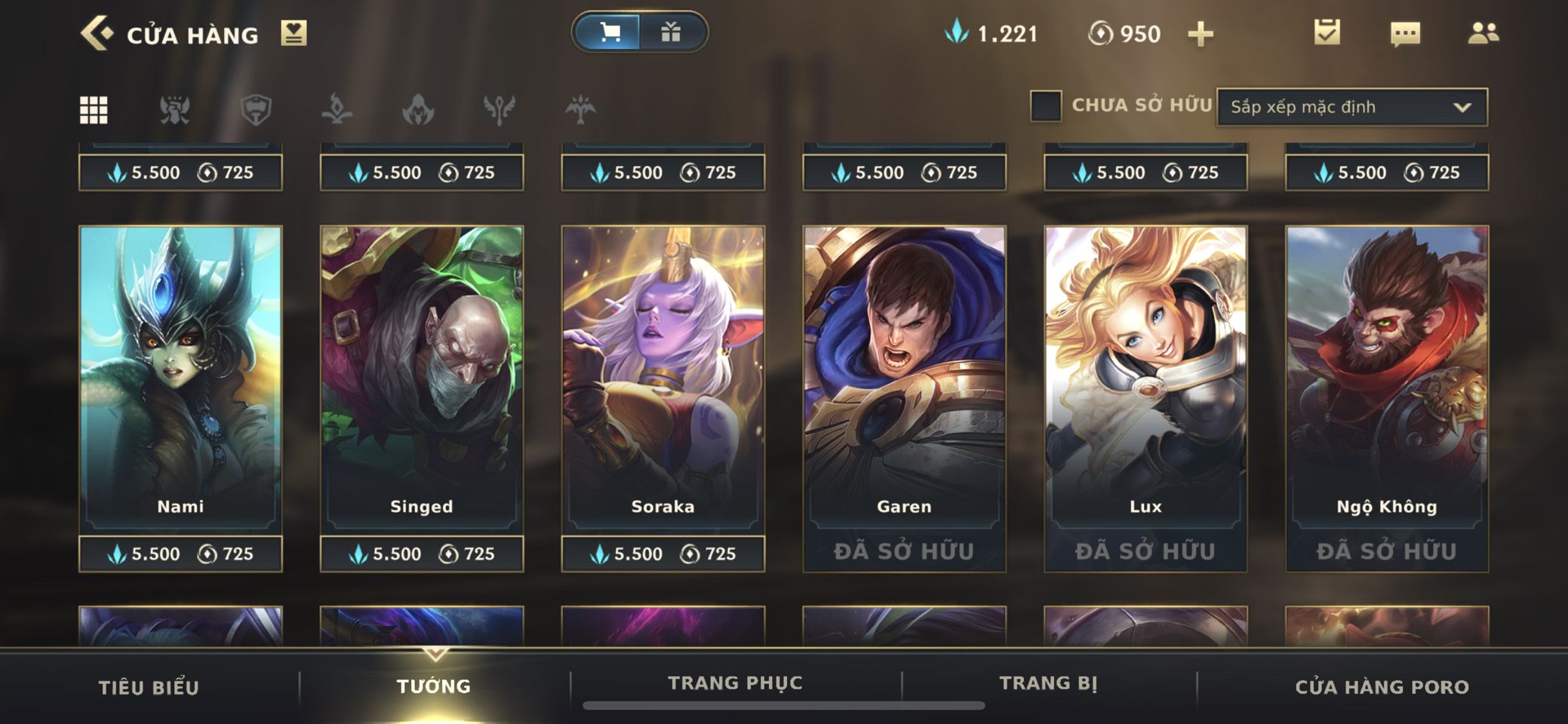Open the missions checklist icon

point(1327,32)
